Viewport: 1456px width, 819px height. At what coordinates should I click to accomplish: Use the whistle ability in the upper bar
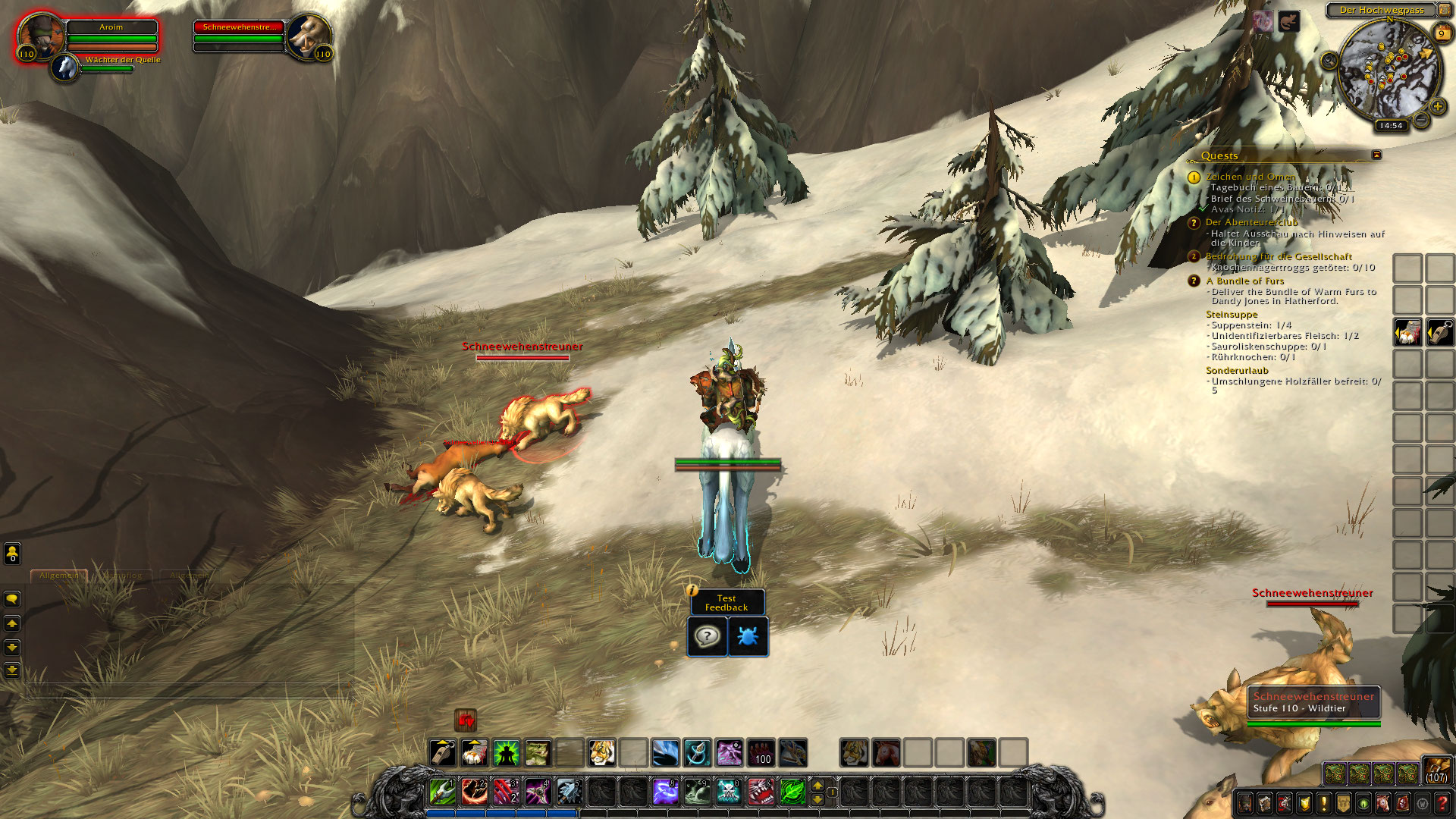click(x=443, y=753)
